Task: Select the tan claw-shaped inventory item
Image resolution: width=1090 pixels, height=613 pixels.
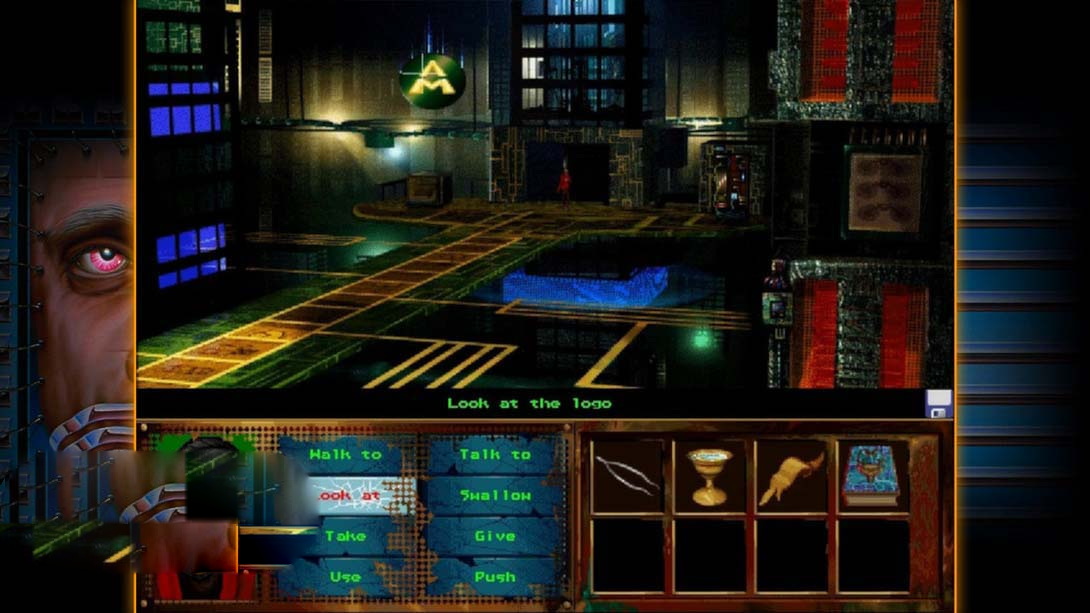Action: click(x=791, y=476)
